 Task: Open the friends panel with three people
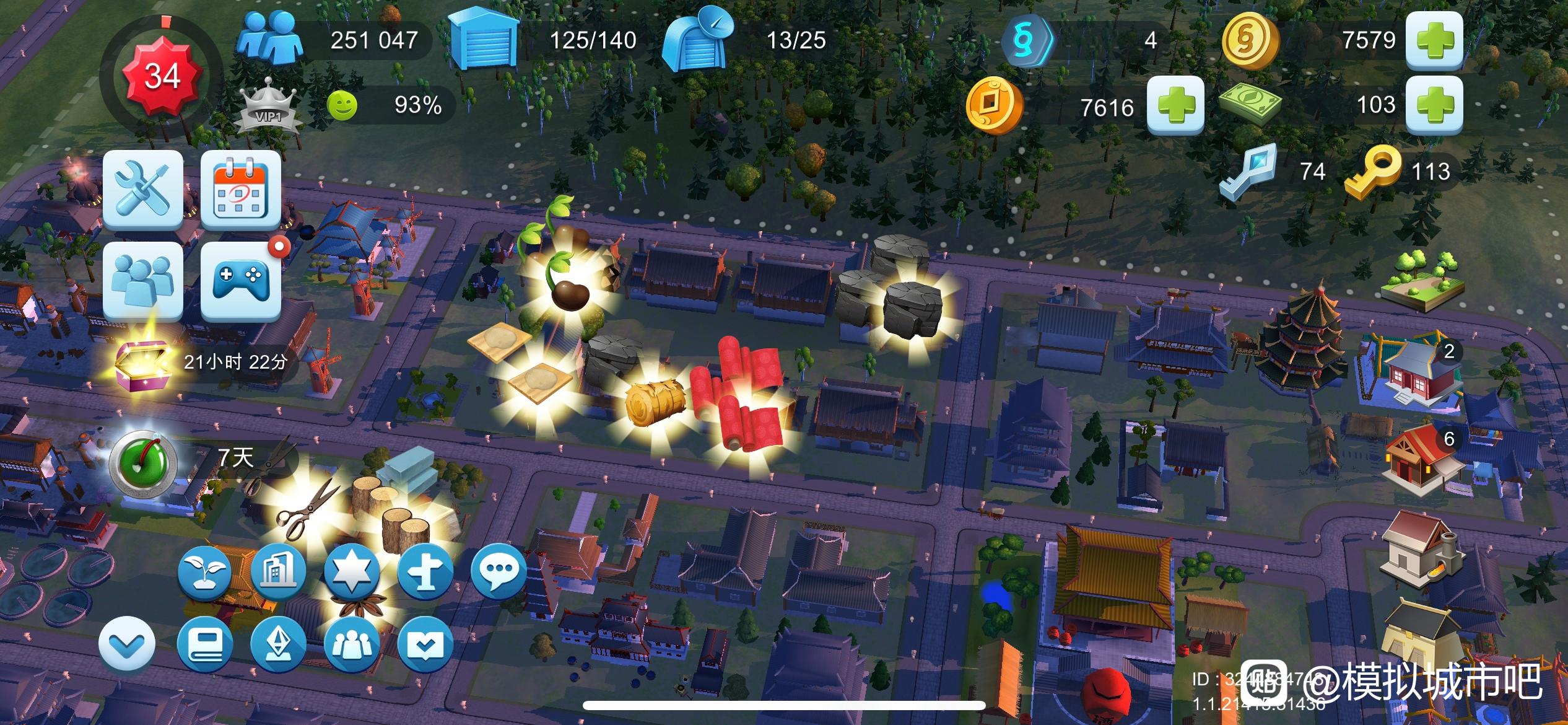[x=143, y=280]
